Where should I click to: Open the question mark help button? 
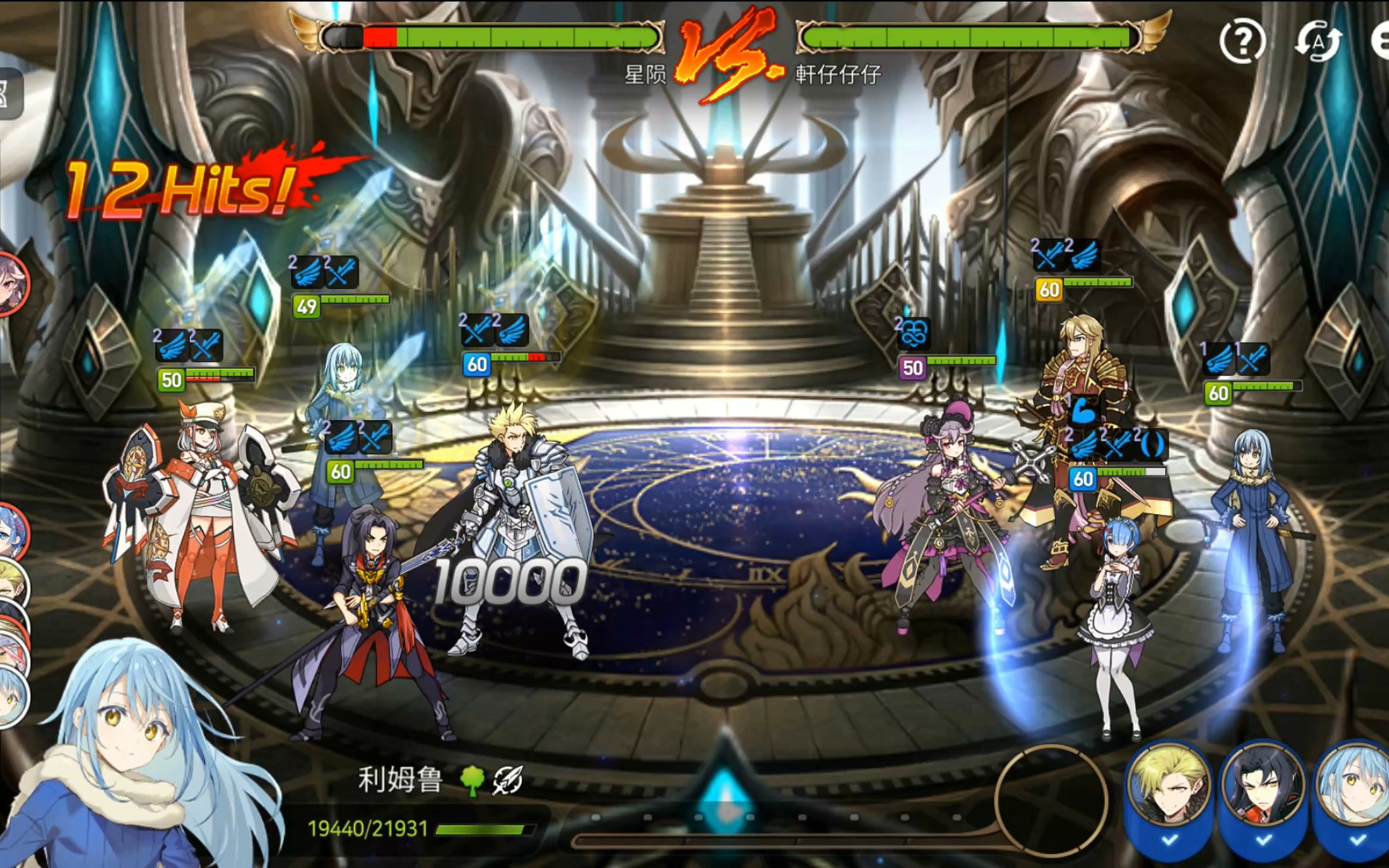[x=1242, y=41]
